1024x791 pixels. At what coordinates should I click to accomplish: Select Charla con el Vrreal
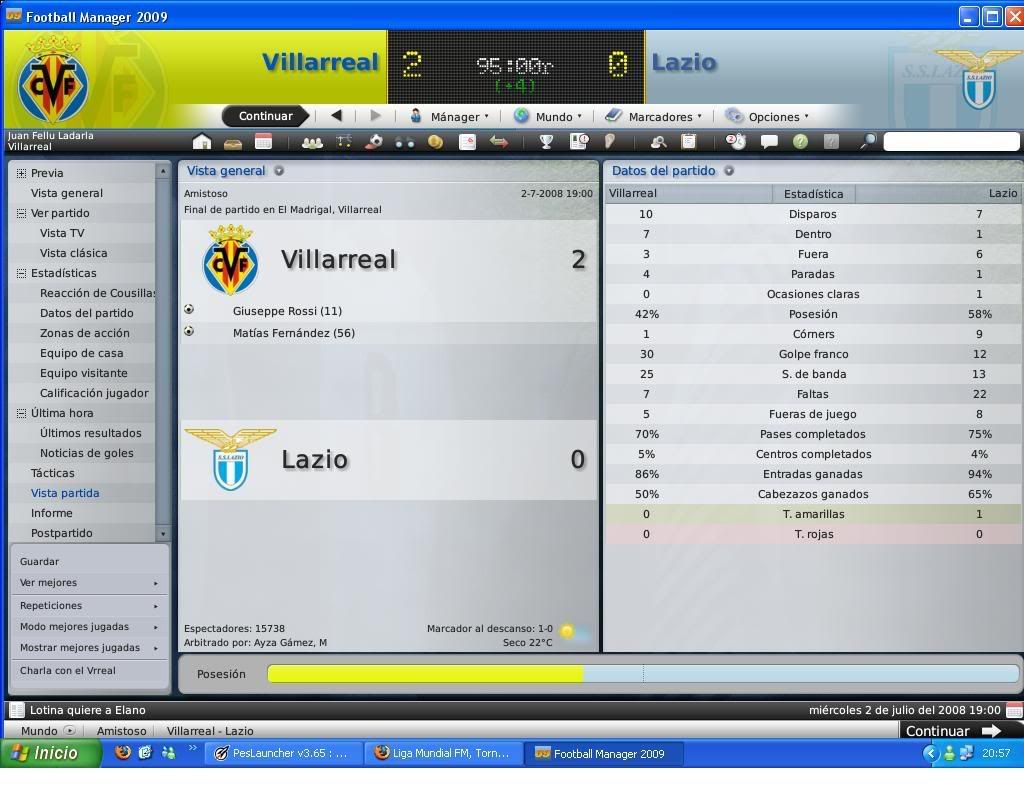tap(68, 671)
